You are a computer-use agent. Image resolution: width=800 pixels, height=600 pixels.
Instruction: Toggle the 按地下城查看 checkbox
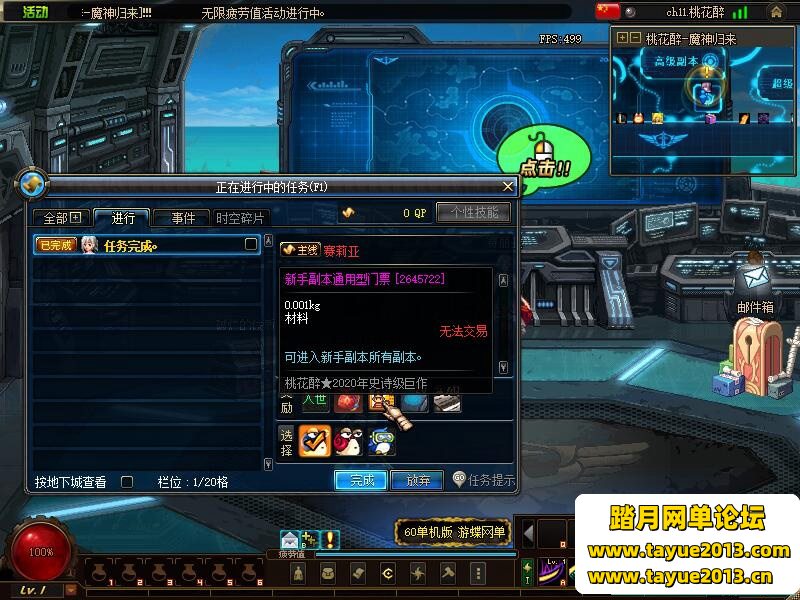(127, 481)
